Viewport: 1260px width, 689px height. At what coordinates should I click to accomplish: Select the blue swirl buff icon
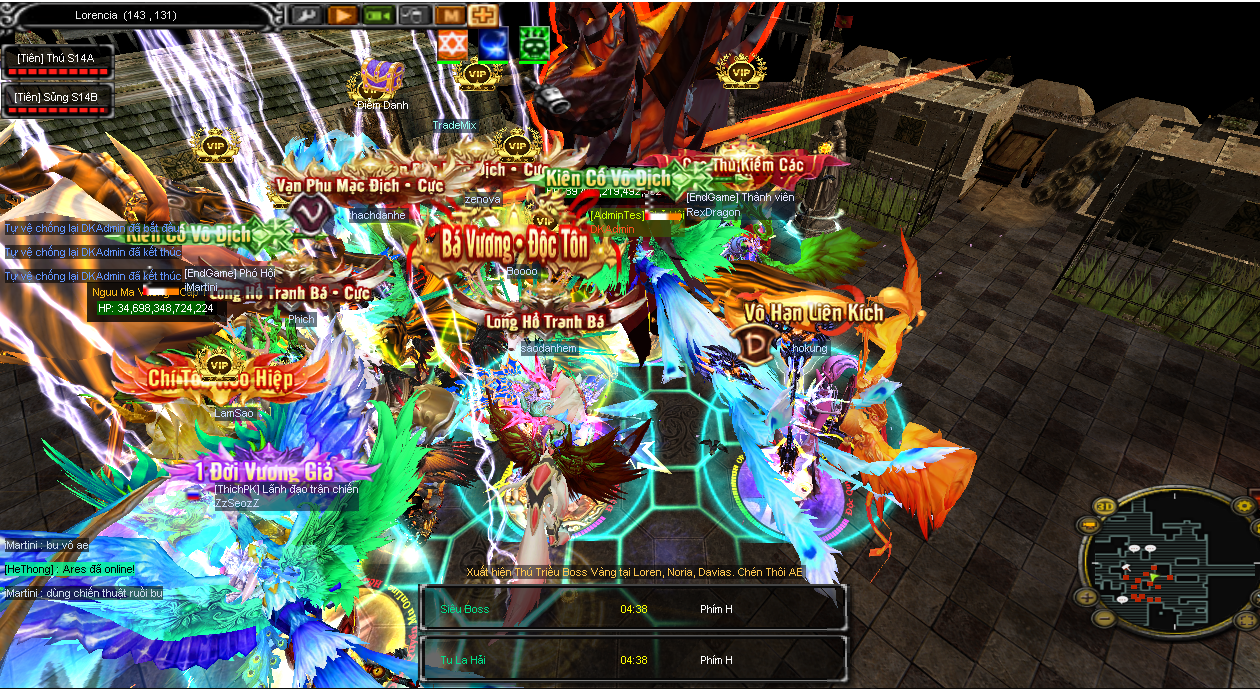tap(493, 45)
